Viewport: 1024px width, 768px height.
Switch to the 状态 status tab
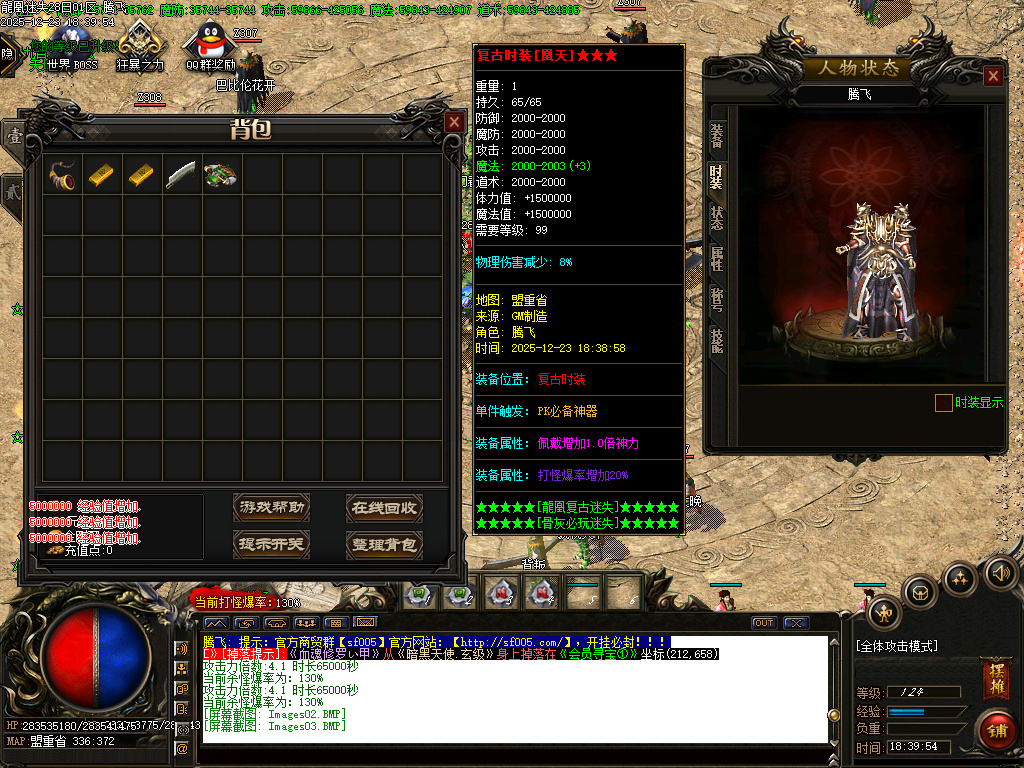point(717,218)
